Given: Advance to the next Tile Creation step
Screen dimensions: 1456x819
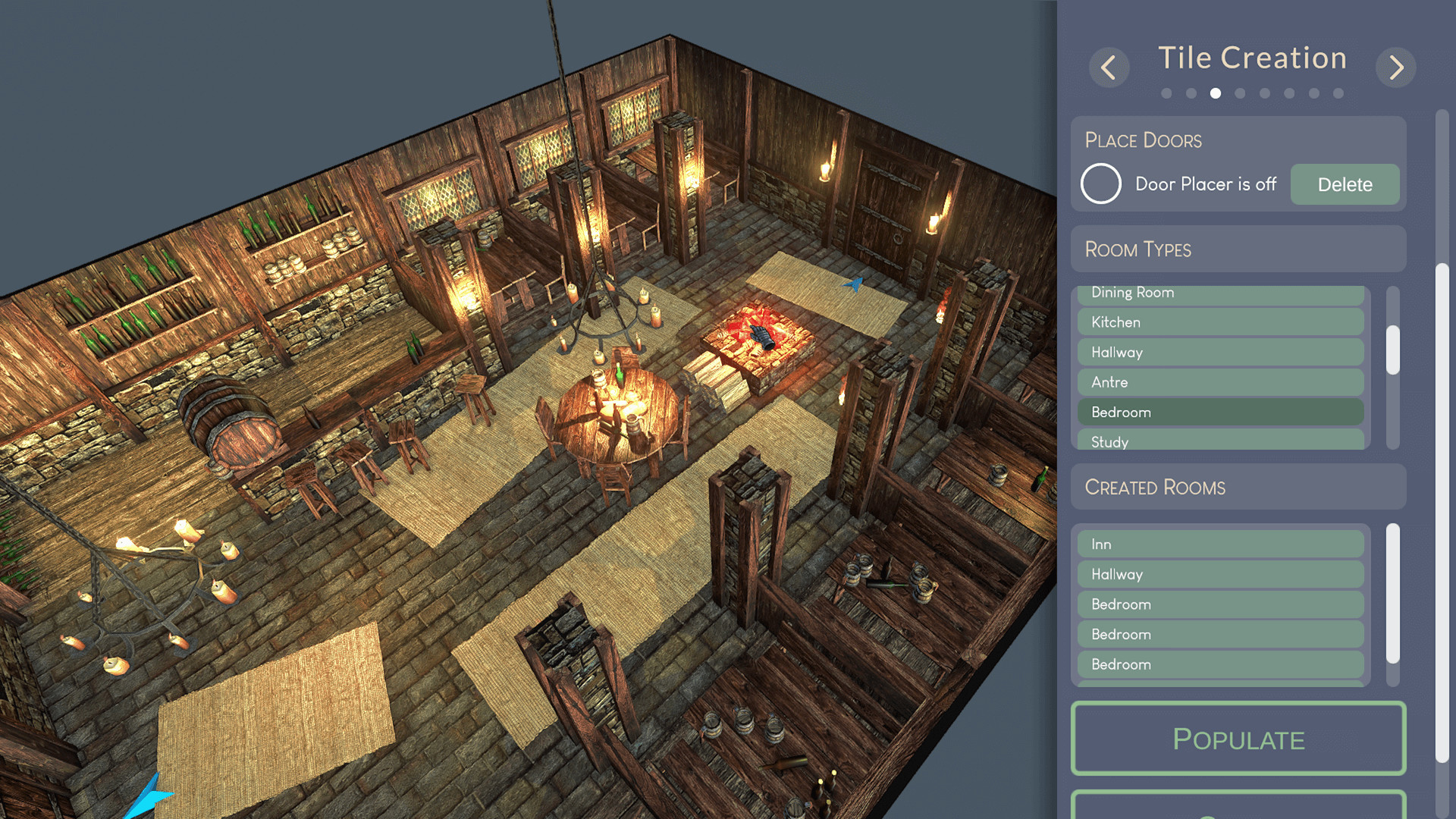Looking at the screenshot, I should coord(1395,67).
